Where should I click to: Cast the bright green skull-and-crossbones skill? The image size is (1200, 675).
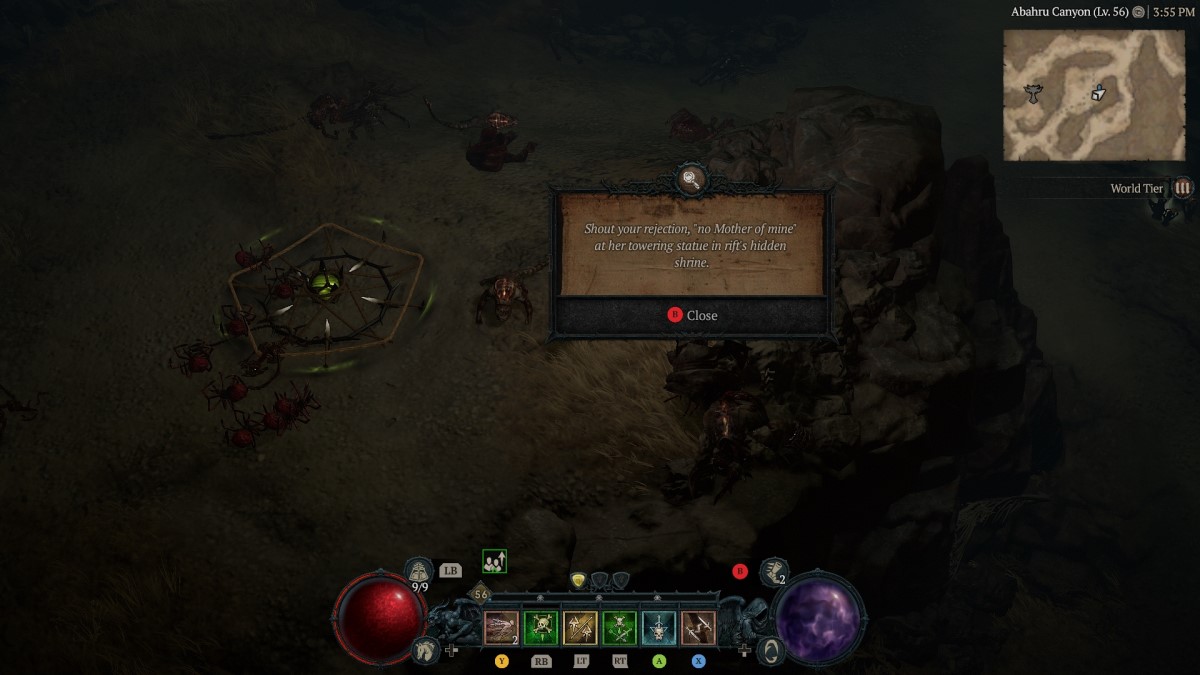(541, 628)
